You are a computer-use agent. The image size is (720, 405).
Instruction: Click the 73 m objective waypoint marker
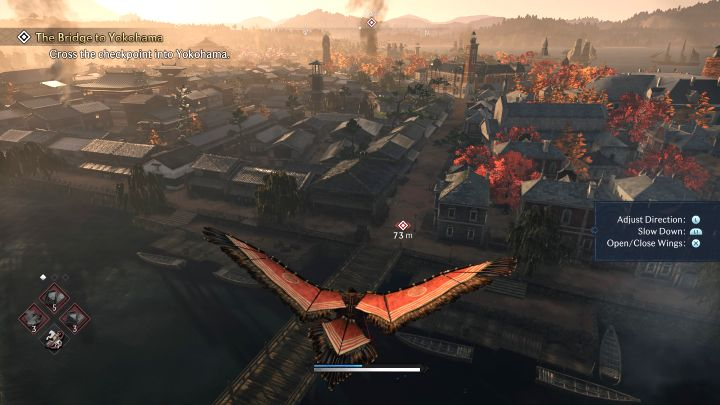[x=403, y=226]
